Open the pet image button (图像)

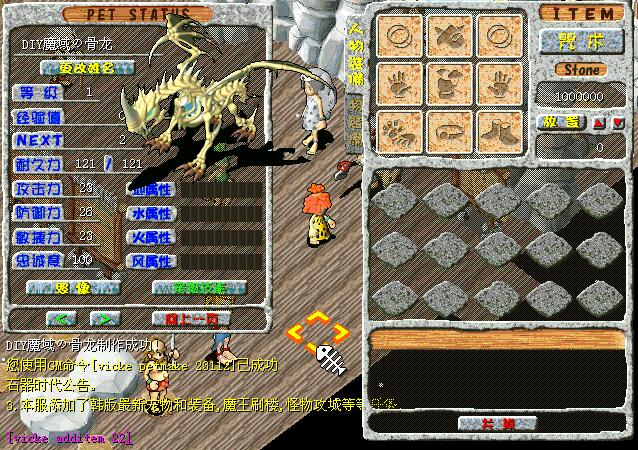tap(73, 288)
